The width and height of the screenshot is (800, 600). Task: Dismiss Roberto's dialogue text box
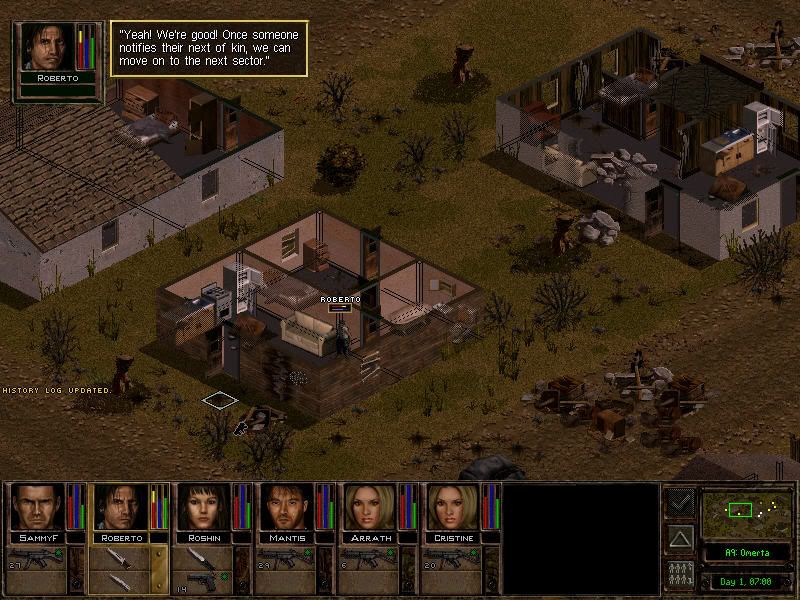[x=207, y=48]
